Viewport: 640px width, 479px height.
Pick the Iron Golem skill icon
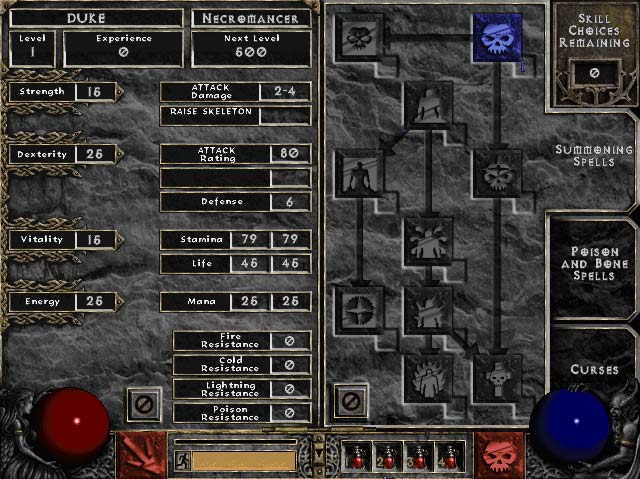coord(428,308)
